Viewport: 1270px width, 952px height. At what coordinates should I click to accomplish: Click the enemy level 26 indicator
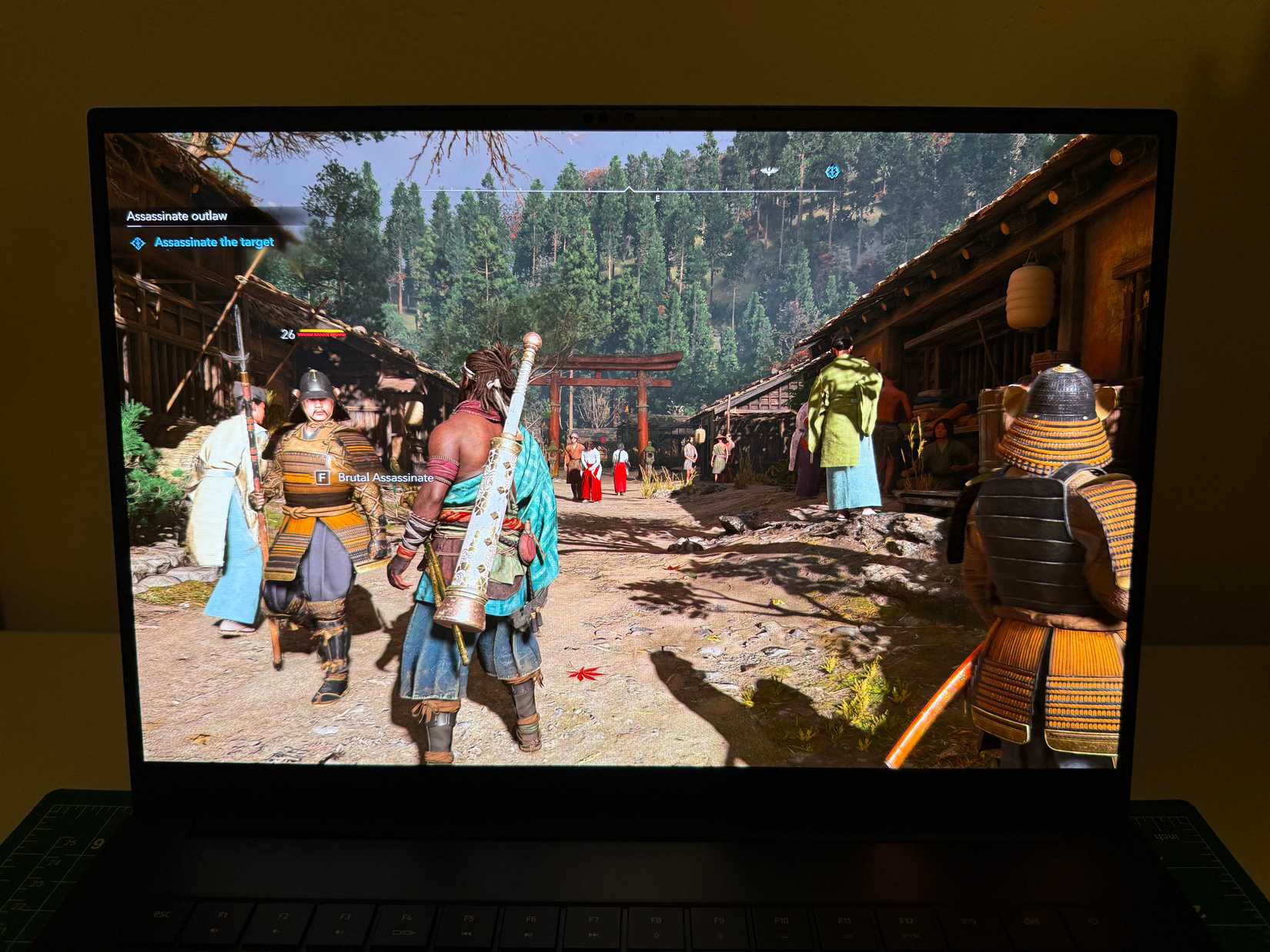288,334
